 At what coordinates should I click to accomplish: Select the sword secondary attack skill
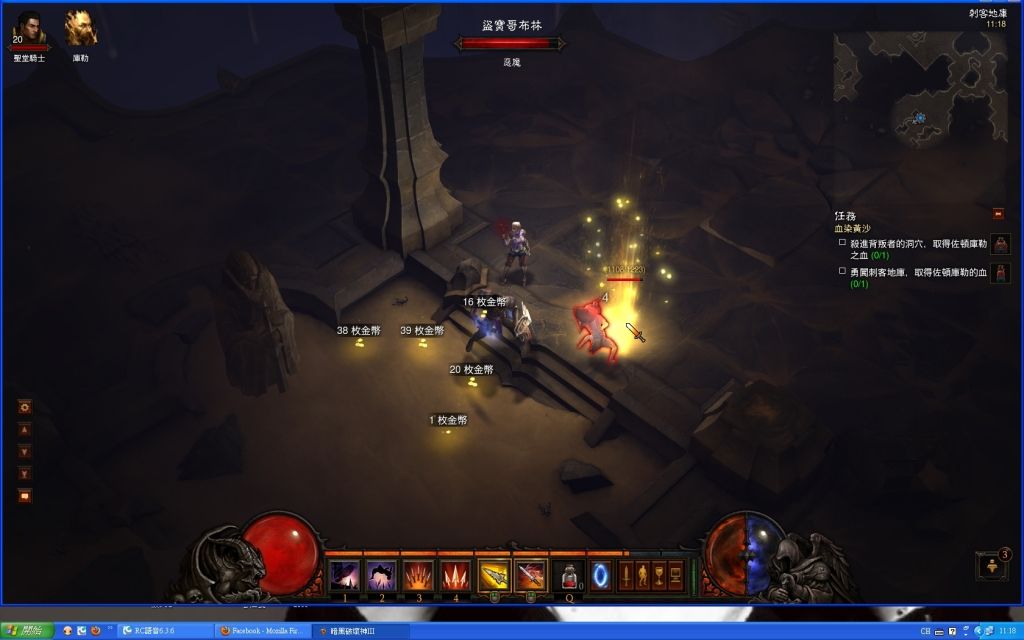530,575
